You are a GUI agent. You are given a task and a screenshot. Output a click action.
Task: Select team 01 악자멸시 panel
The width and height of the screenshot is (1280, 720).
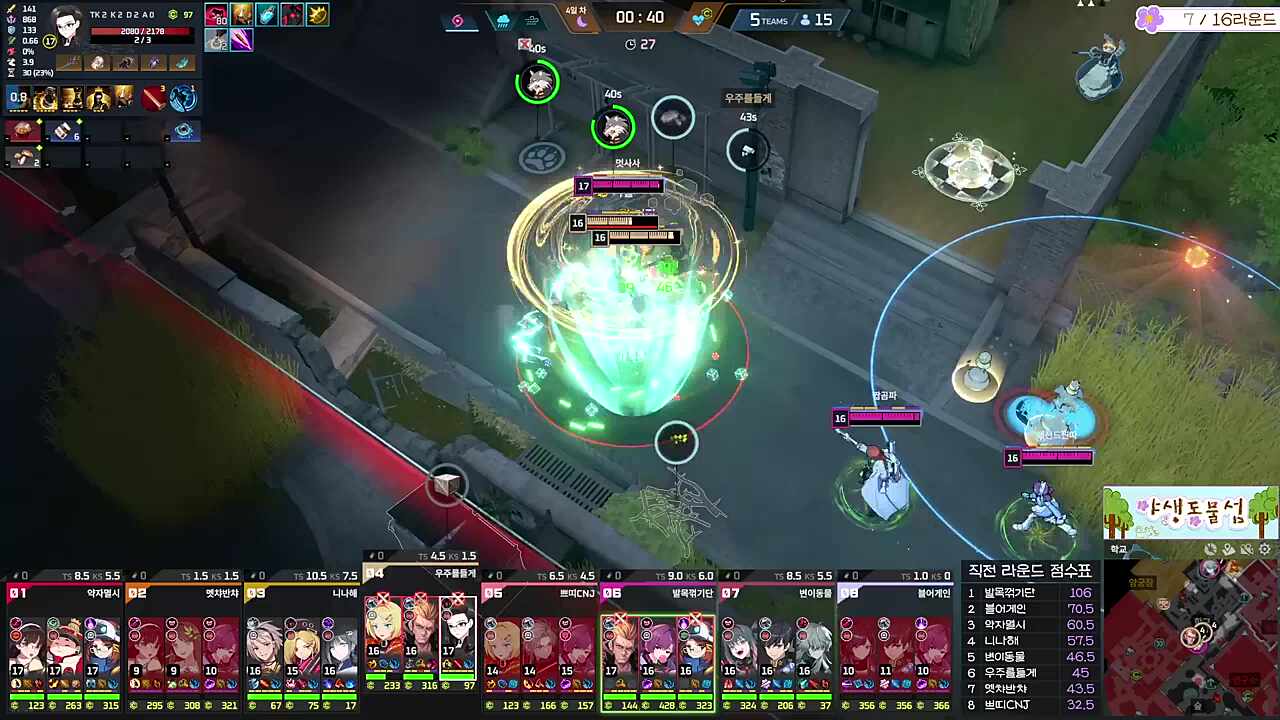(64, 640)
